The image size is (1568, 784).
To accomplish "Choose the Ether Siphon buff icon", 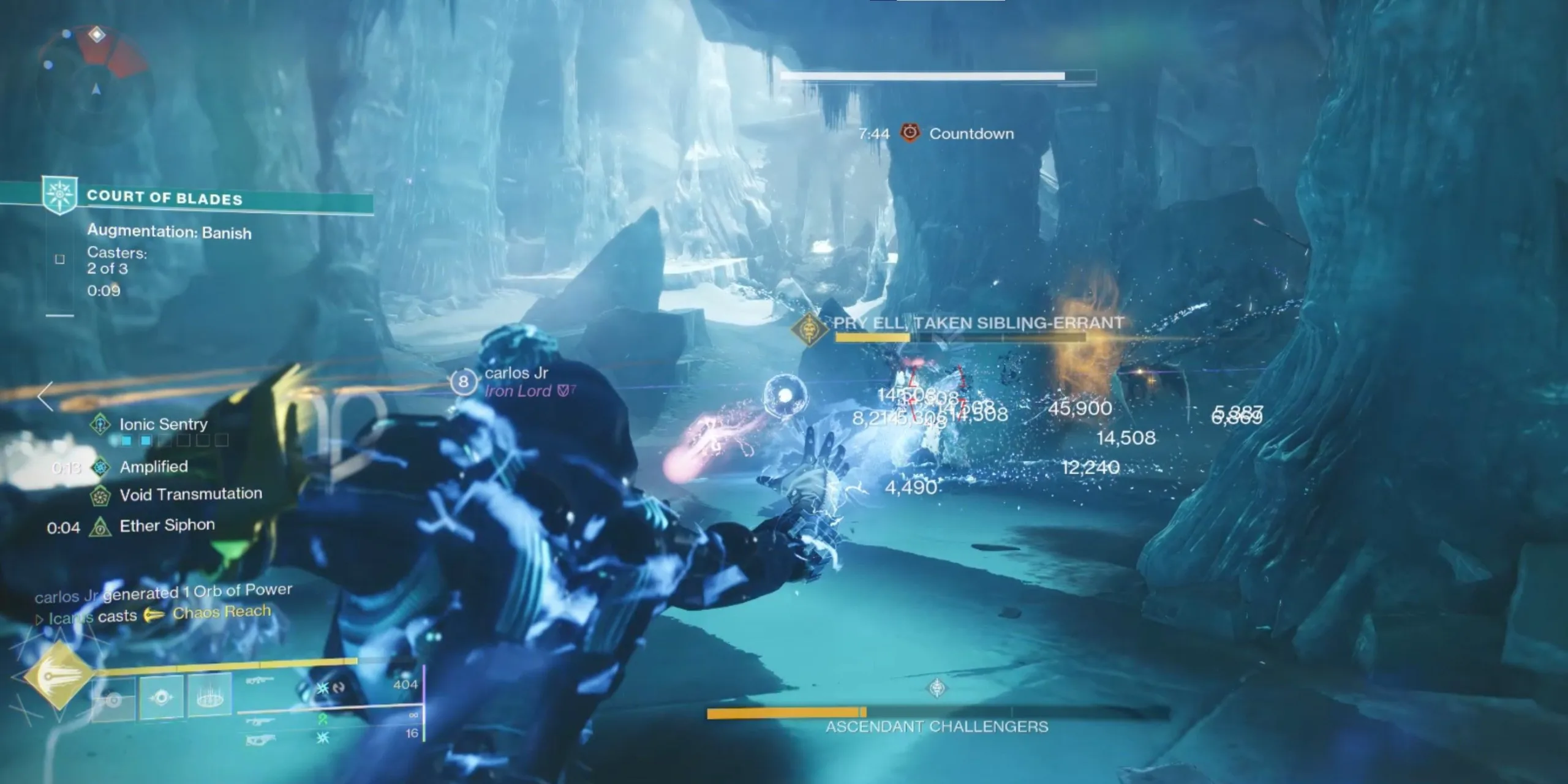I will coord(100,526).
